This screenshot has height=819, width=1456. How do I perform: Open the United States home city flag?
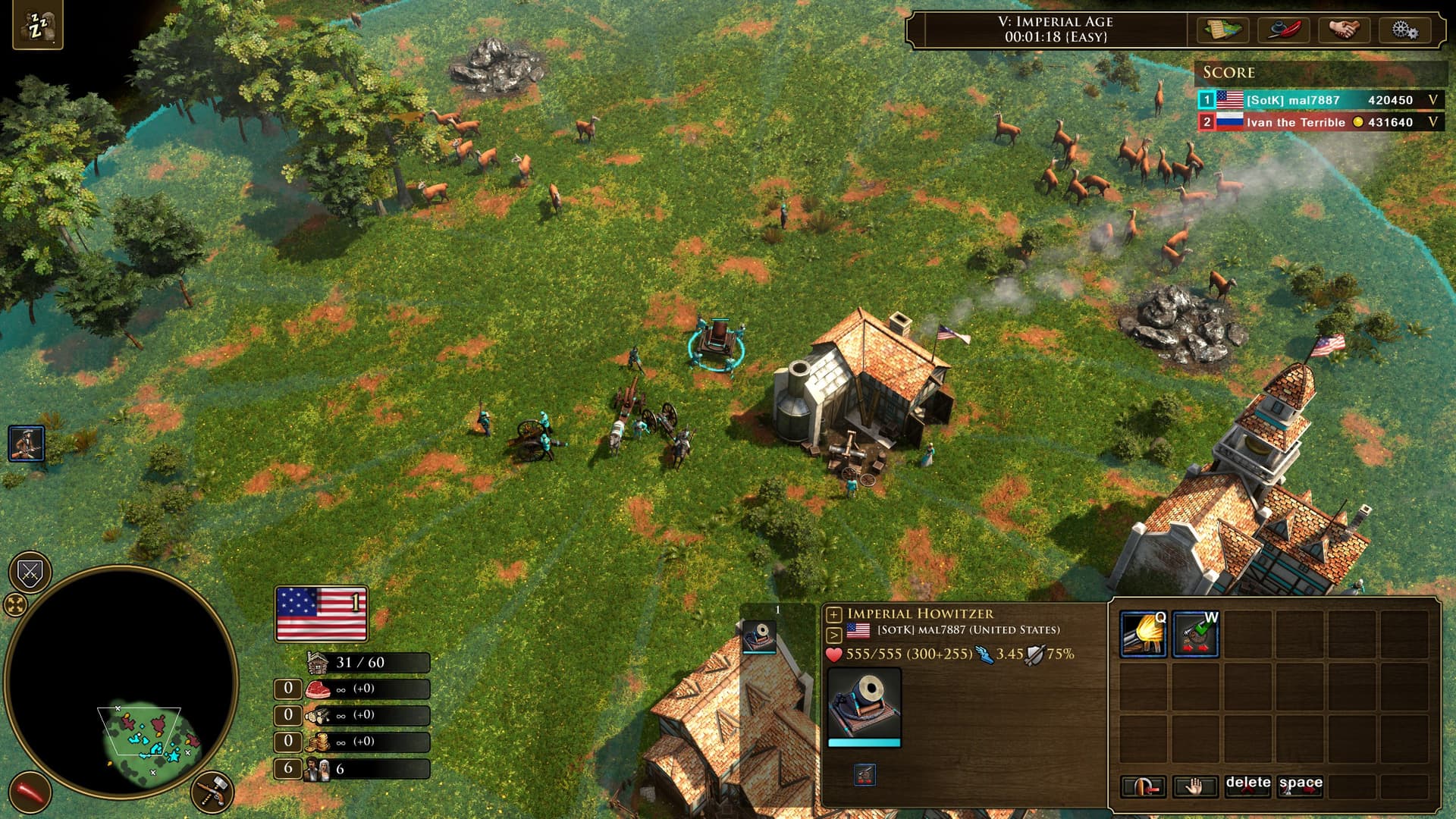(322, 613)
